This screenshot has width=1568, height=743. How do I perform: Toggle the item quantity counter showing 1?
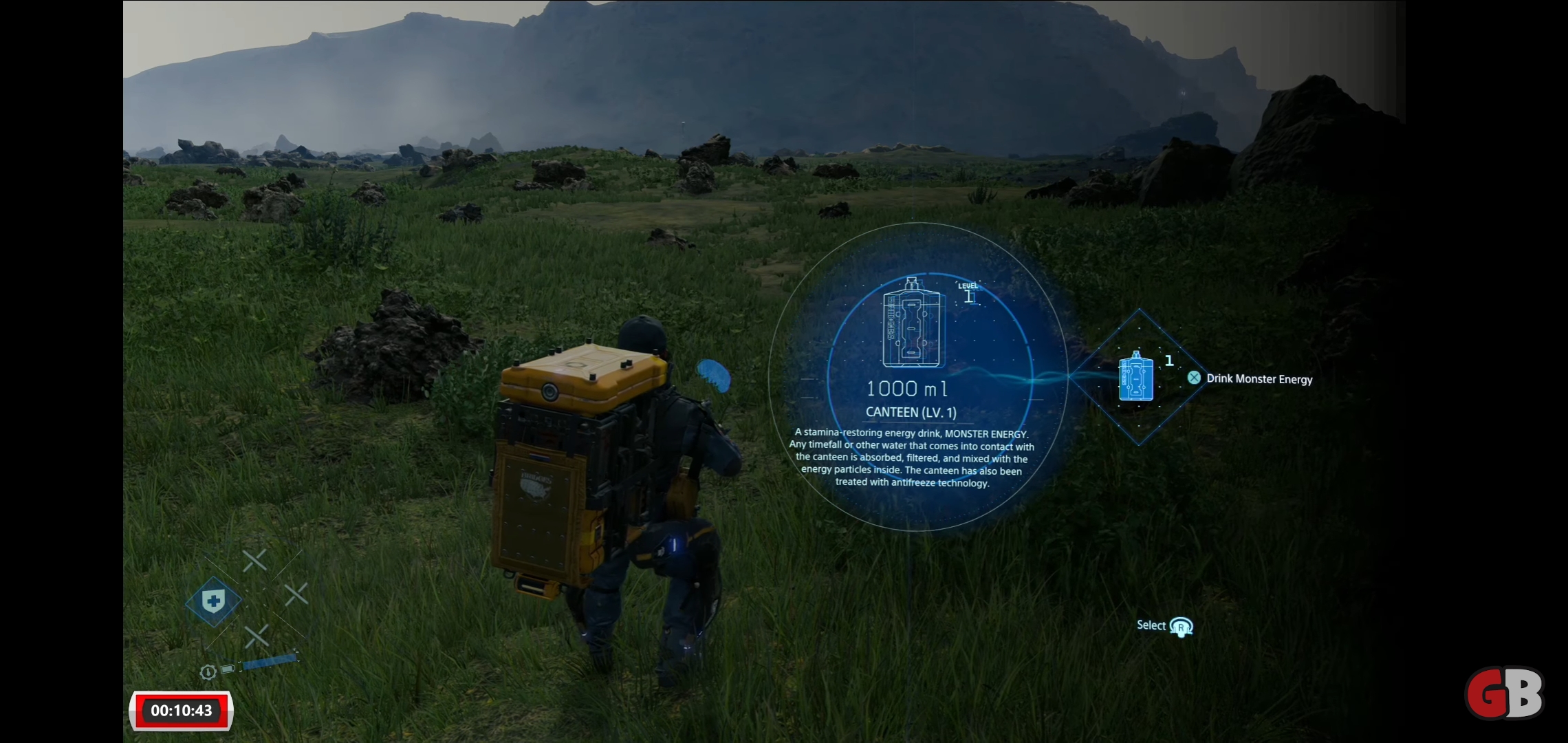point(1169,360)
